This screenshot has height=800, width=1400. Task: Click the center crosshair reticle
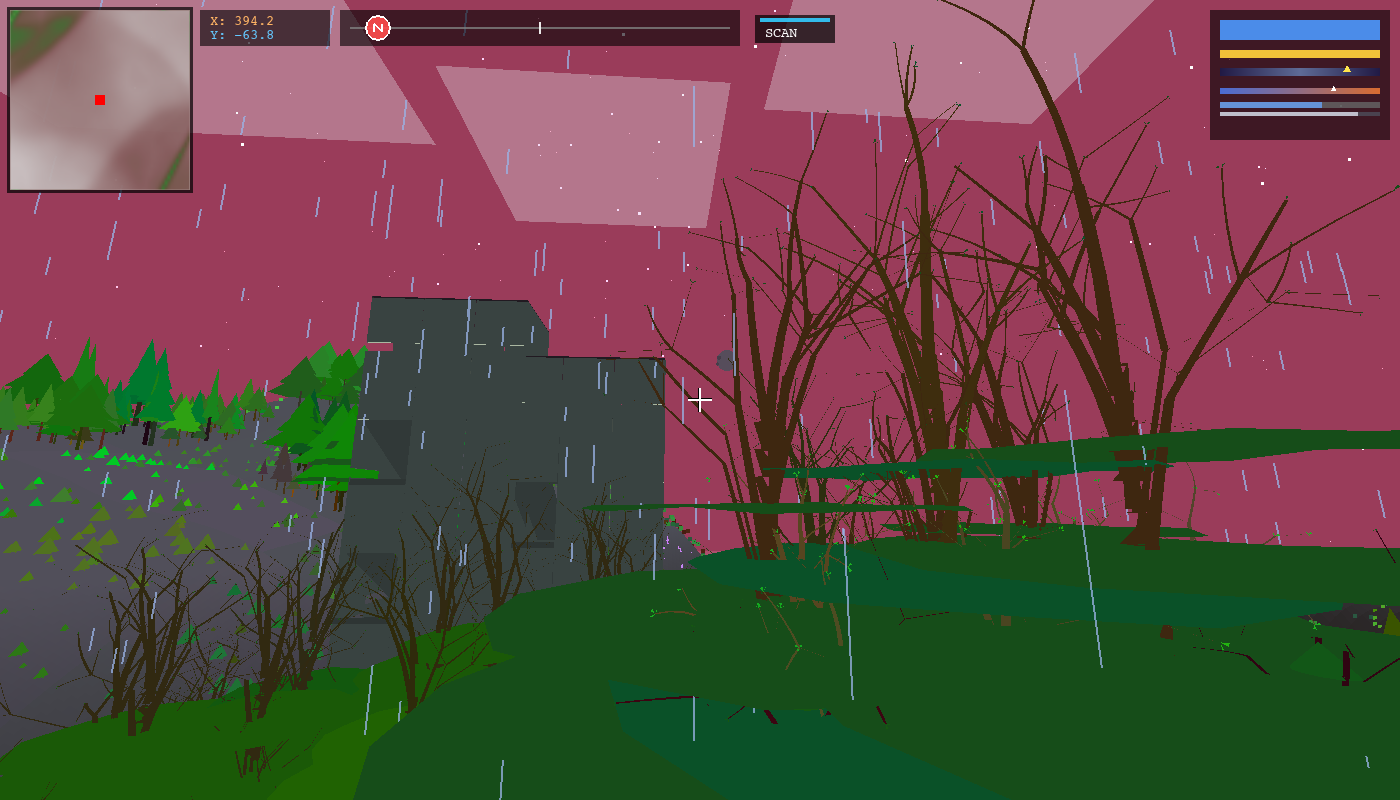(x=699, y=400)
